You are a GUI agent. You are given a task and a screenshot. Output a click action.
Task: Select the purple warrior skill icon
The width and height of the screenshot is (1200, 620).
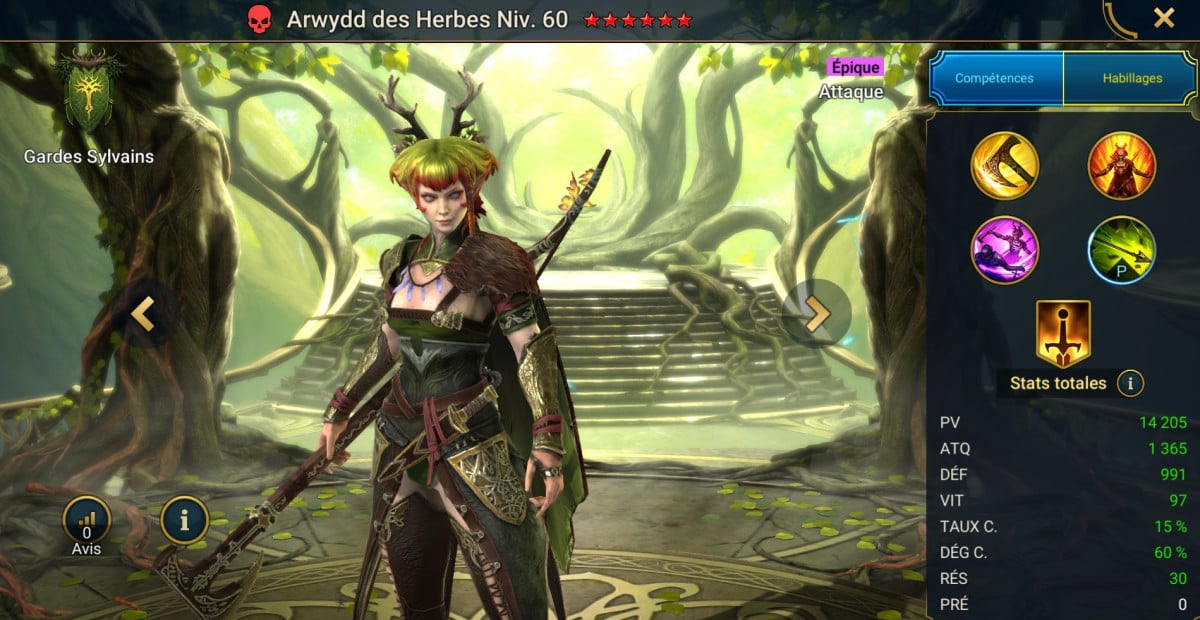pyautogui.click(x=1004, y=250)
